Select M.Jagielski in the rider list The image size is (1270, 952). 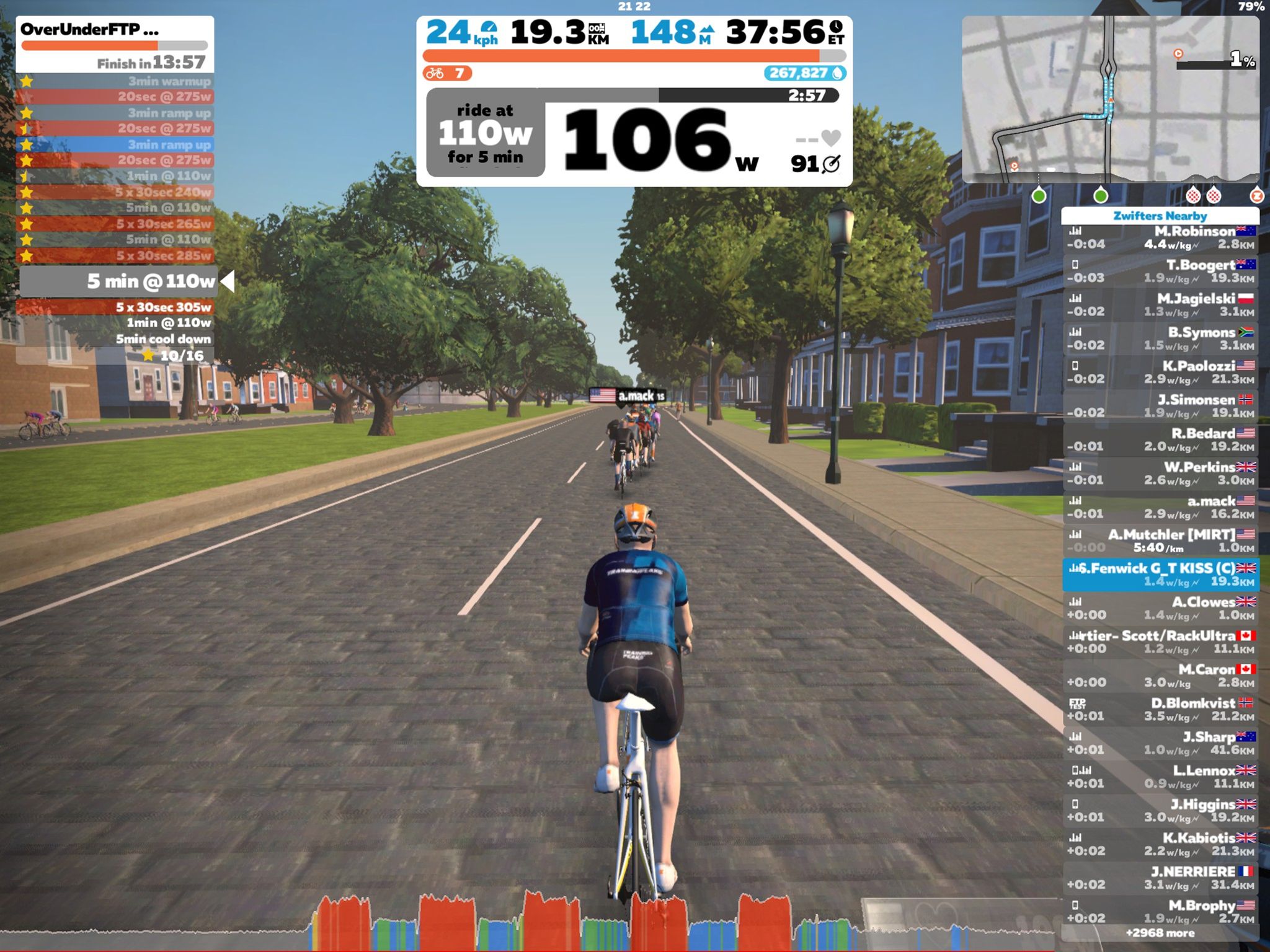1160,305
